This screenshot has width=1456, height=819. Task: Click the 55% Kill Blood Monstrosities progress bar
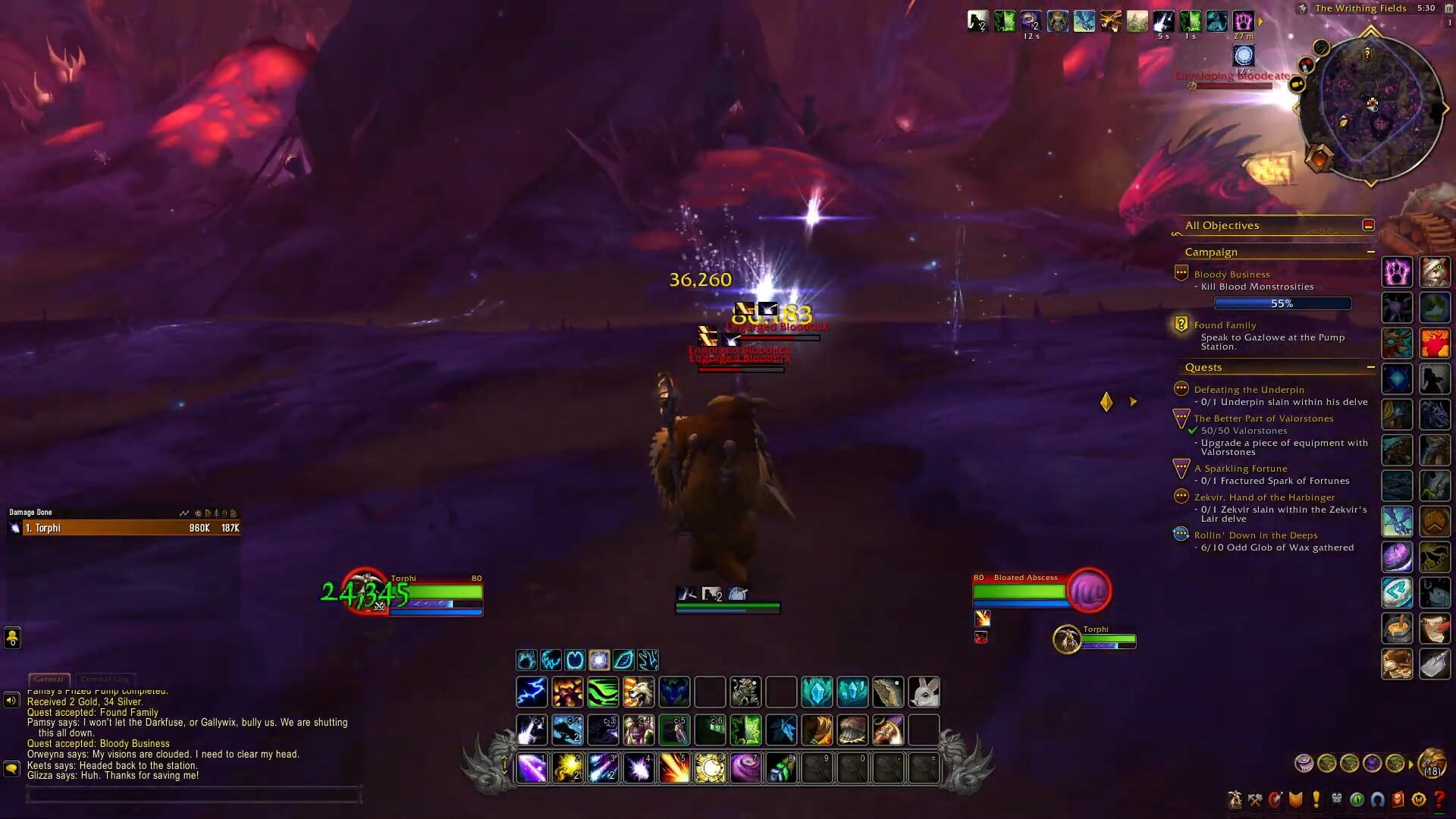click(x=1282, y=303)
